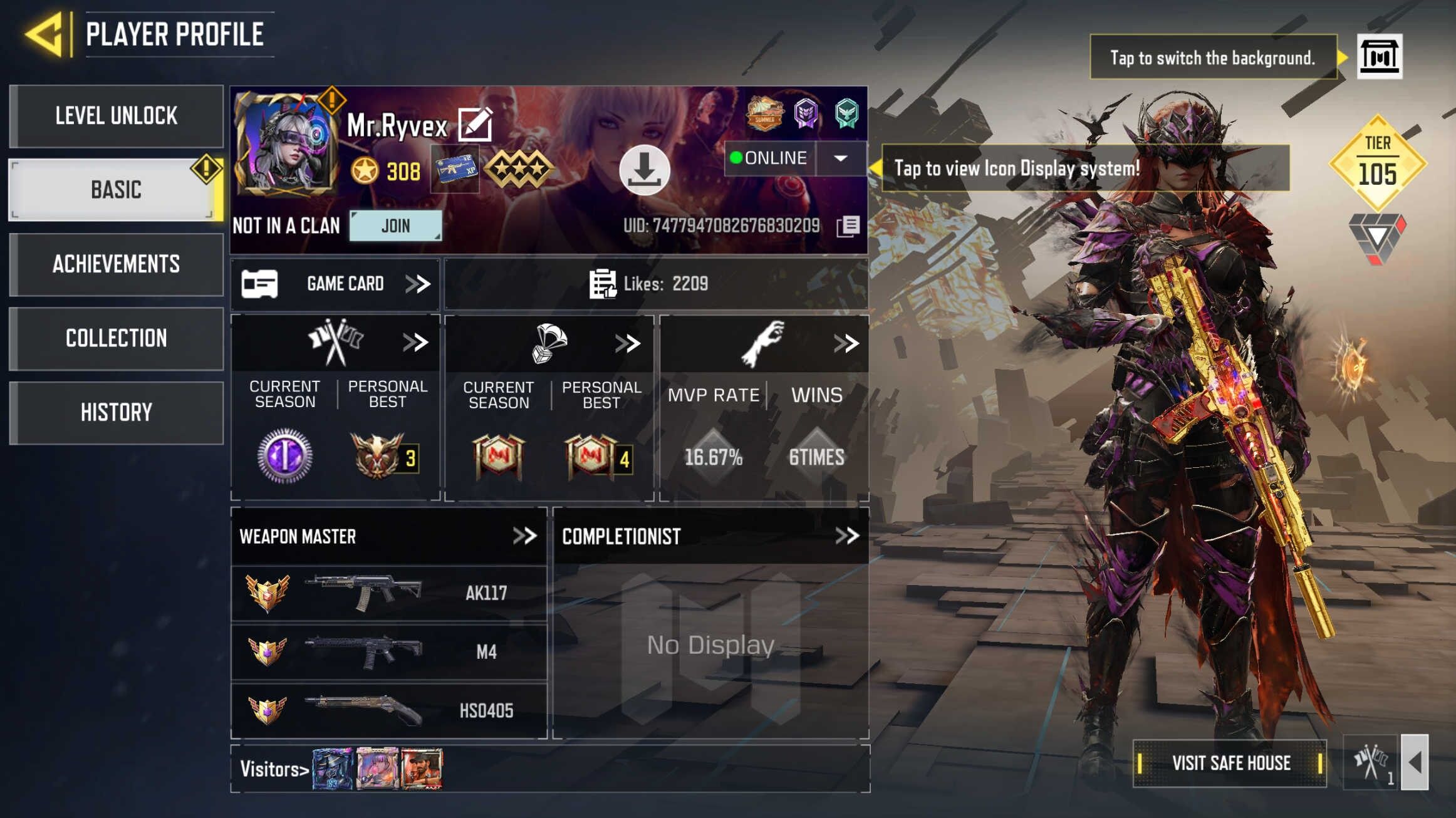Select the HSO405 shotgun row
The width and height of the screenshot is (1456, 818).
pos(388,710)
